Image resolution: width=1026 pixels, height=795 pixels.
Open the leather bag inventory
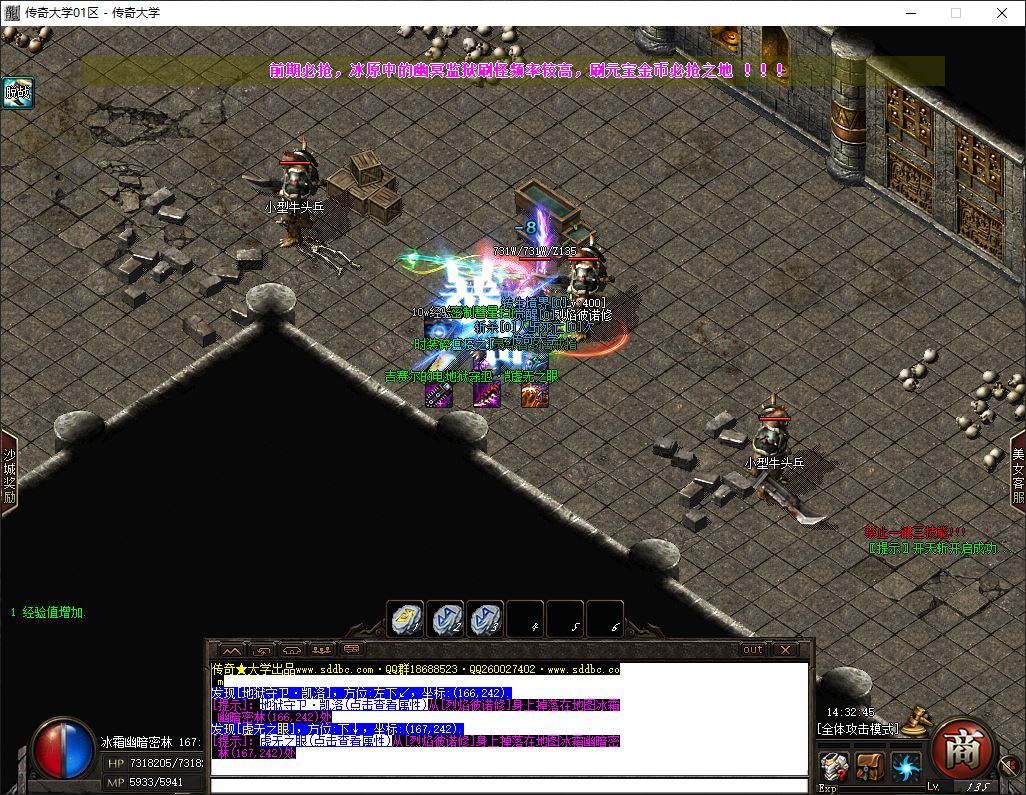(x=869, y=767)
